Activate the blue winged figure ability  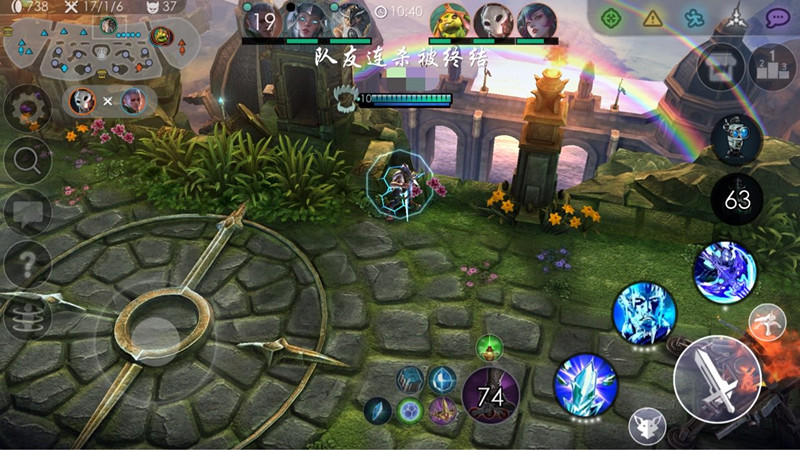click(725, 271)
